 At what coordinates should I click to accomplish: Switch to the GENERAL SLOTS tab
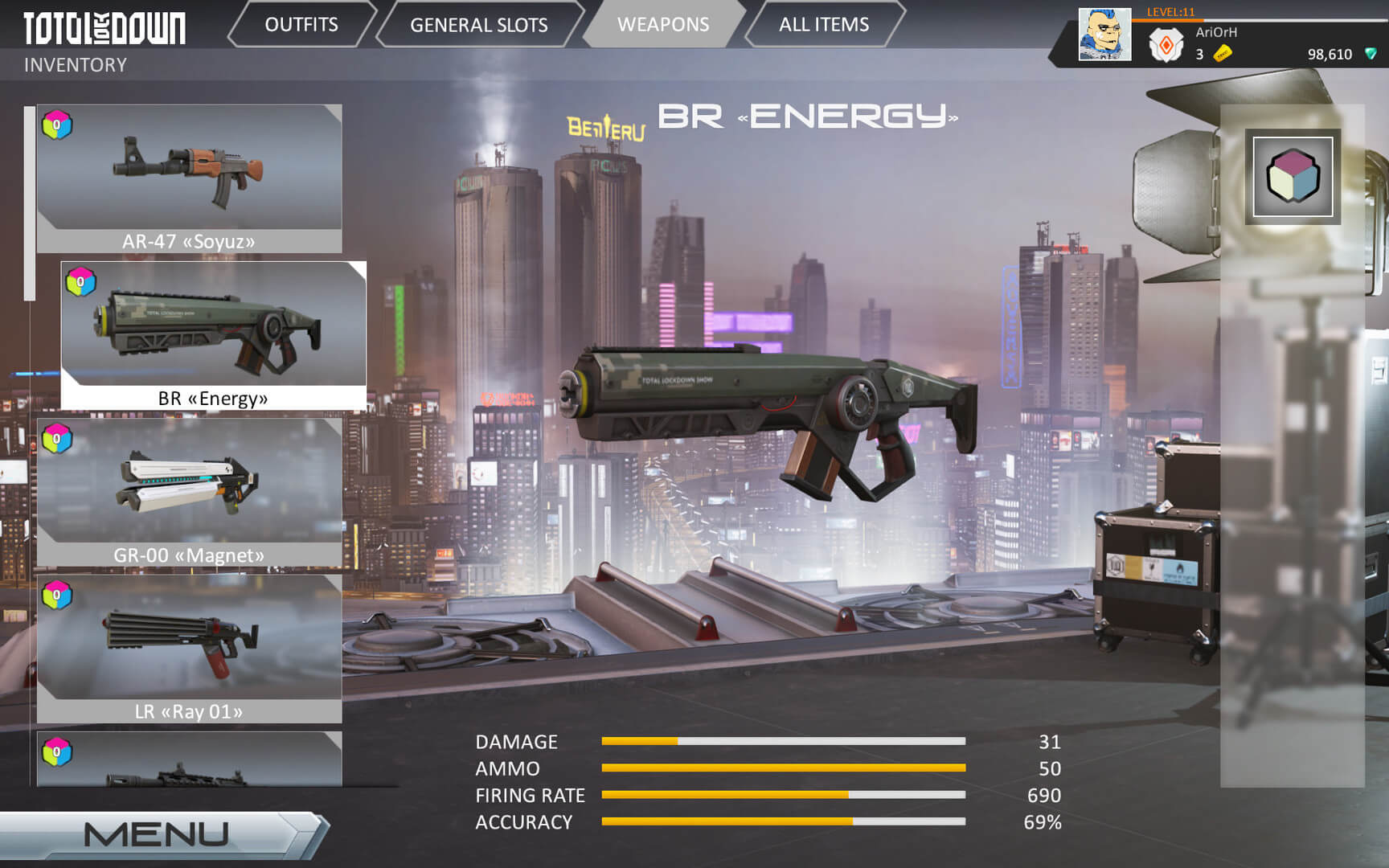pyautogui.click(x=478, y=24)
